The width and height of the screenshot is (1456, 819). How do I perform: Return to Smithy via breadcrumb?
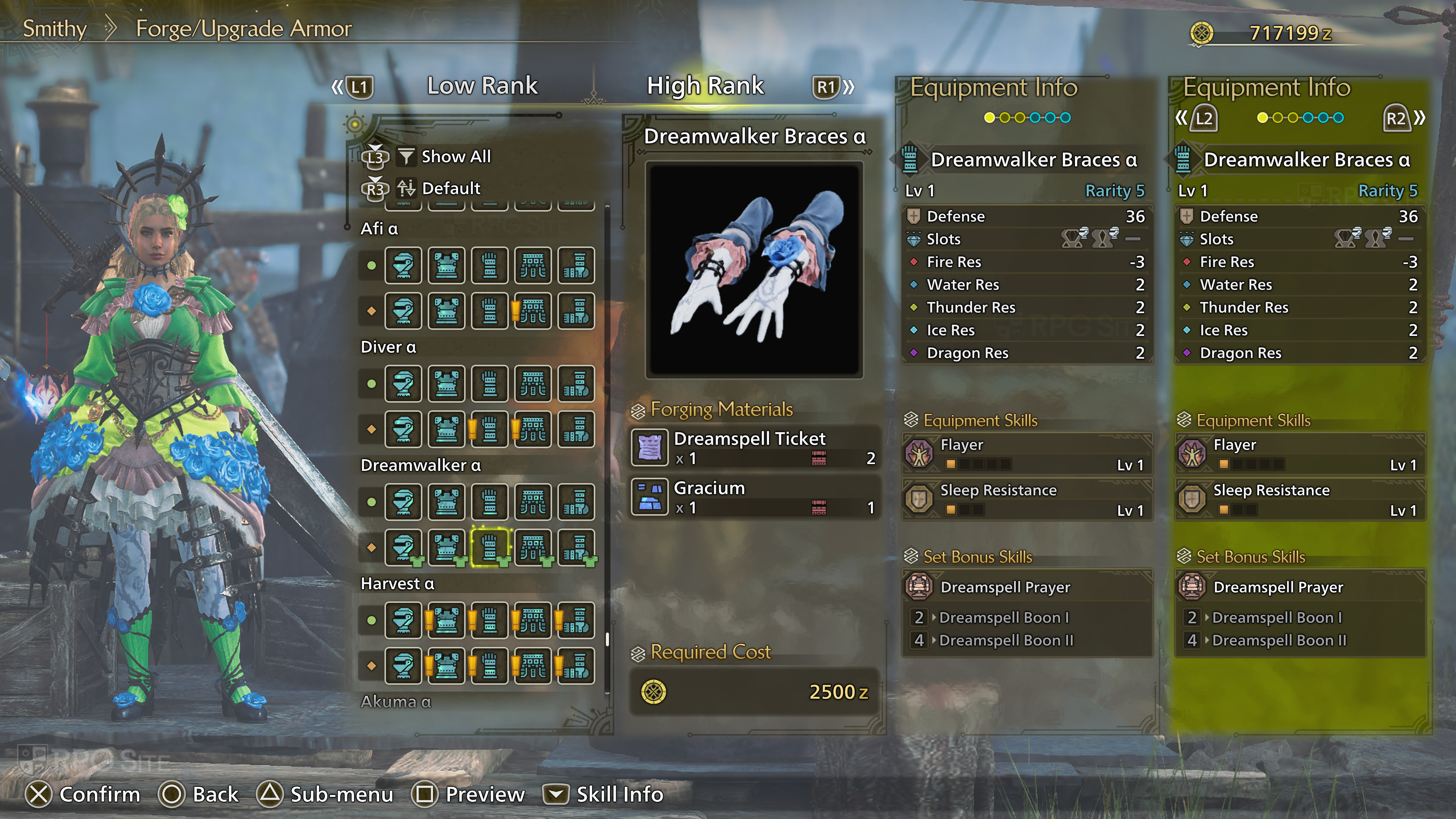tap(54, 28)
